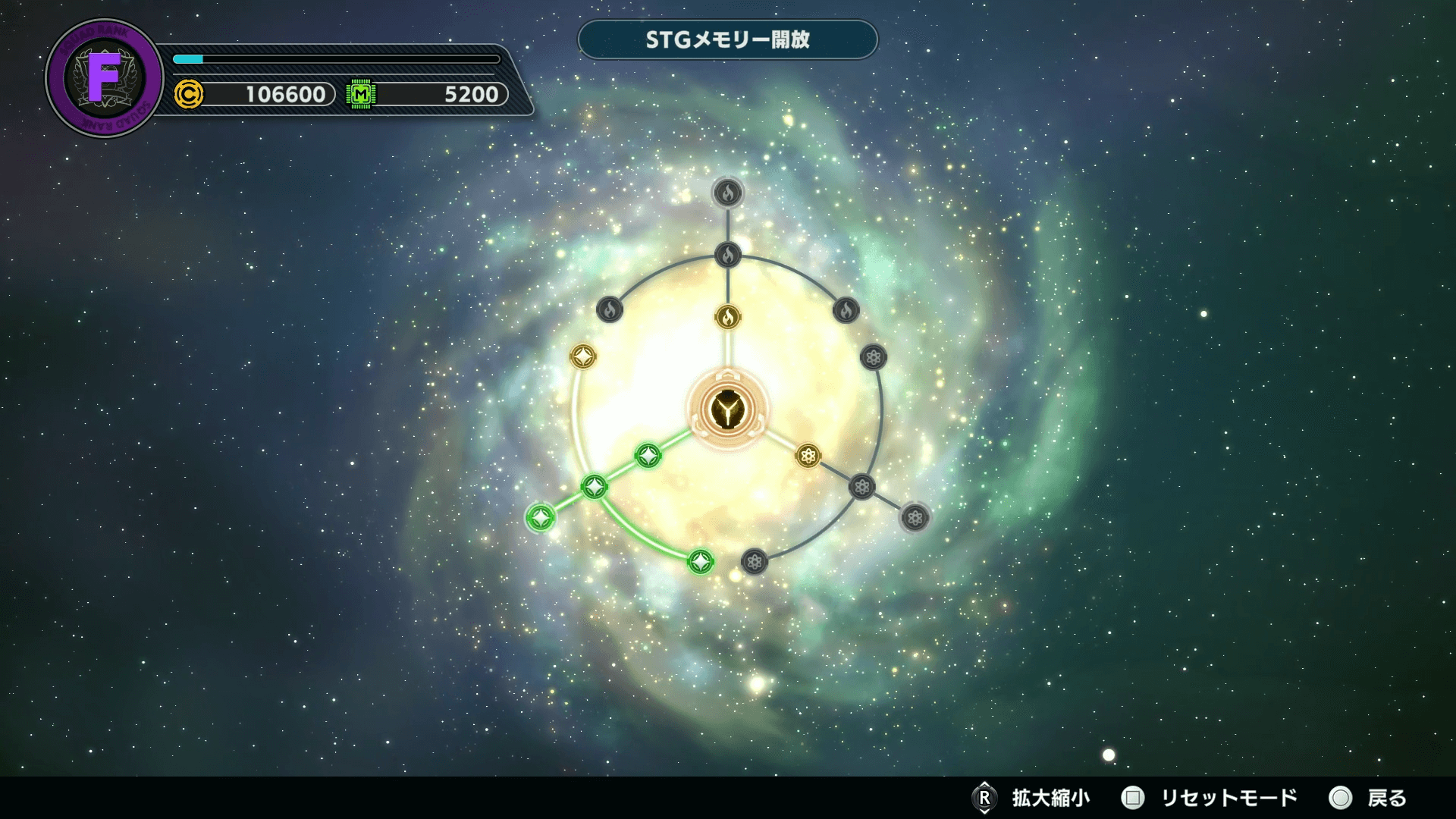Viewport: 1456px width, 819px height.
Task: Choose the gray atom node at the branch tip
Action: 915,518
